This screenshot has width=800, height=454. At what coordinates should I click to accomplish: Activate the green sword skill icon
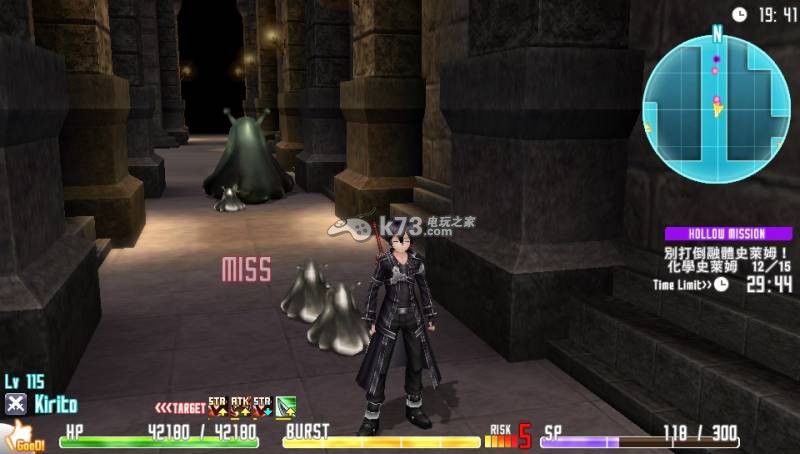tap(286, 406)
